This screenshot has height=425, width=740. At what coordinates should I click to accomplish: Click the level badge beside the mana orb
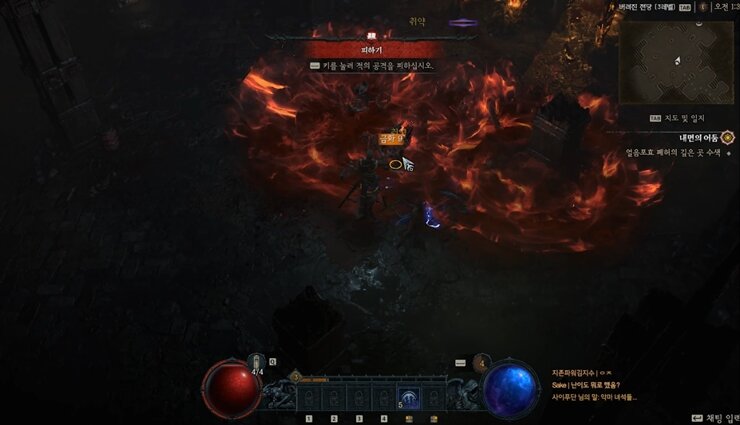482,362
